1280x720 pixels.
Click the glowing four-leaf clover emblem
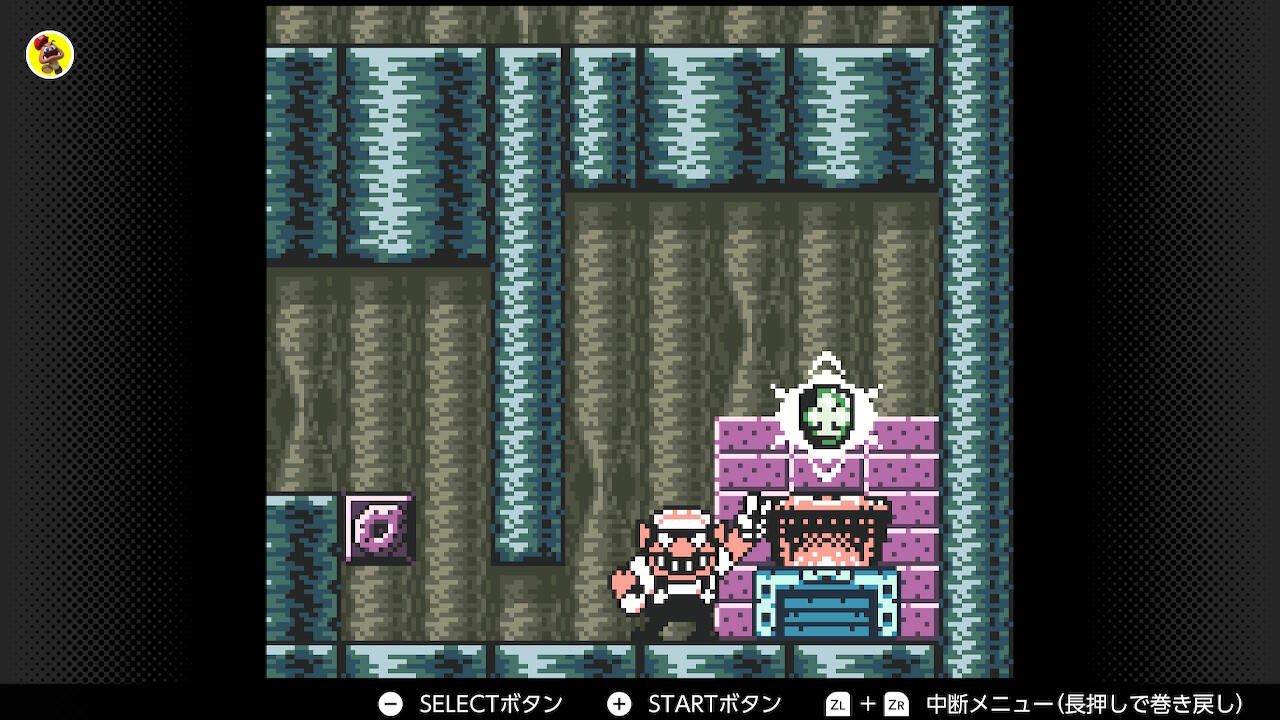click(x=829, y=413)
